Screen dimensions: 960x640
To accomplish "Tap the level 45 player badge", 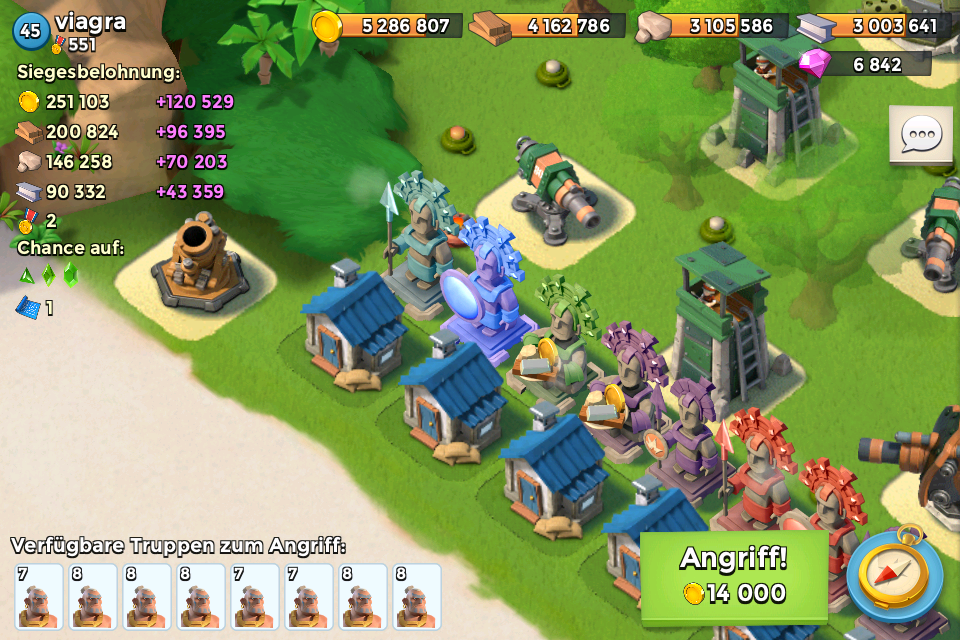I will (x=31, y=30).
